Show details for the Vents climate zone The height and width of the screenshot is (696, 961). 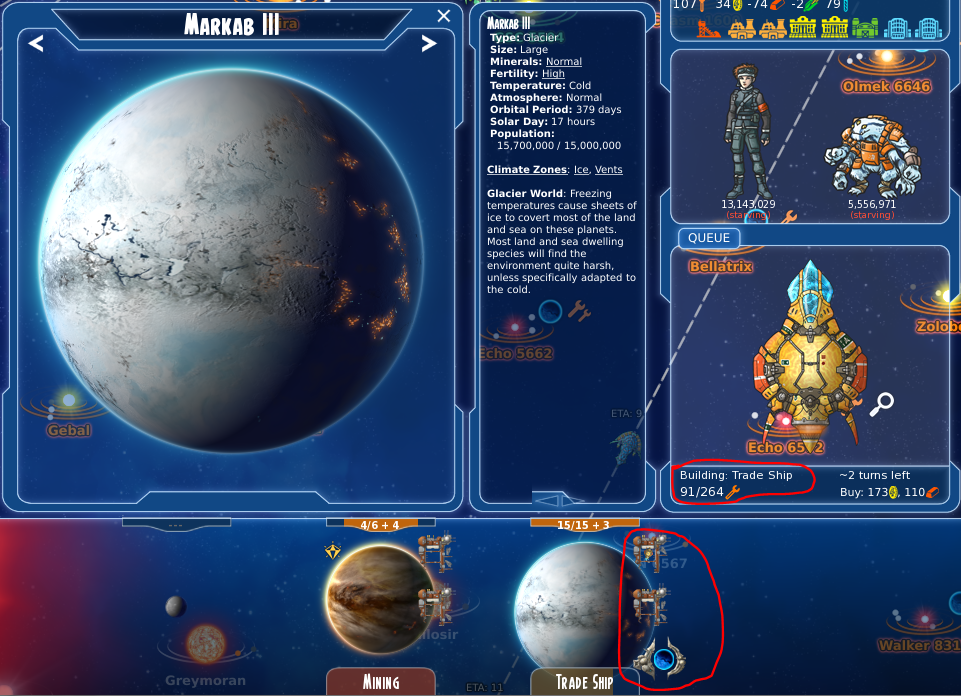(x=608, y=170)
